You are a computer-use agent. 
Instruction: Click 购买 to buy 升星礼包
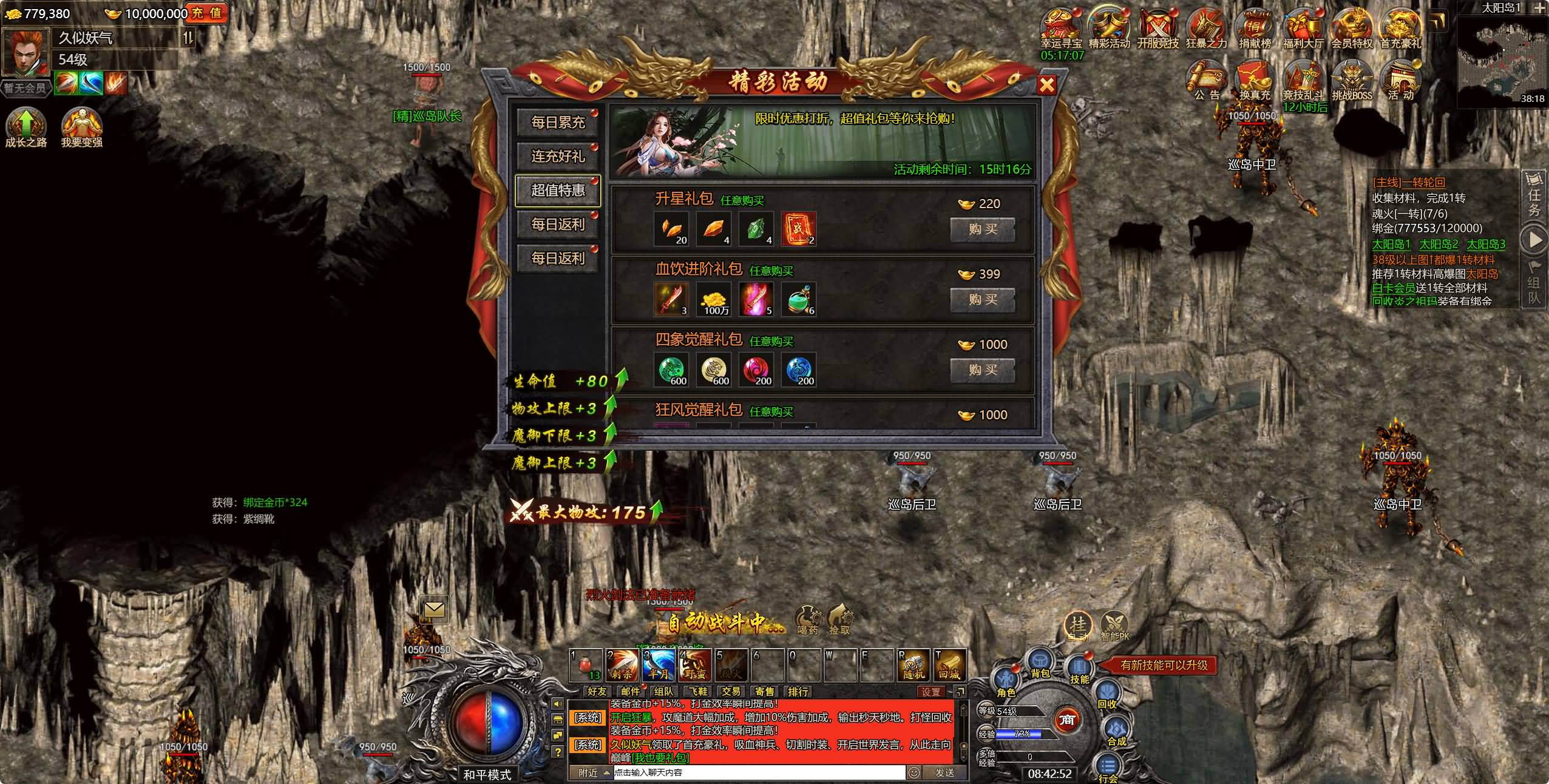click(984, 230)
